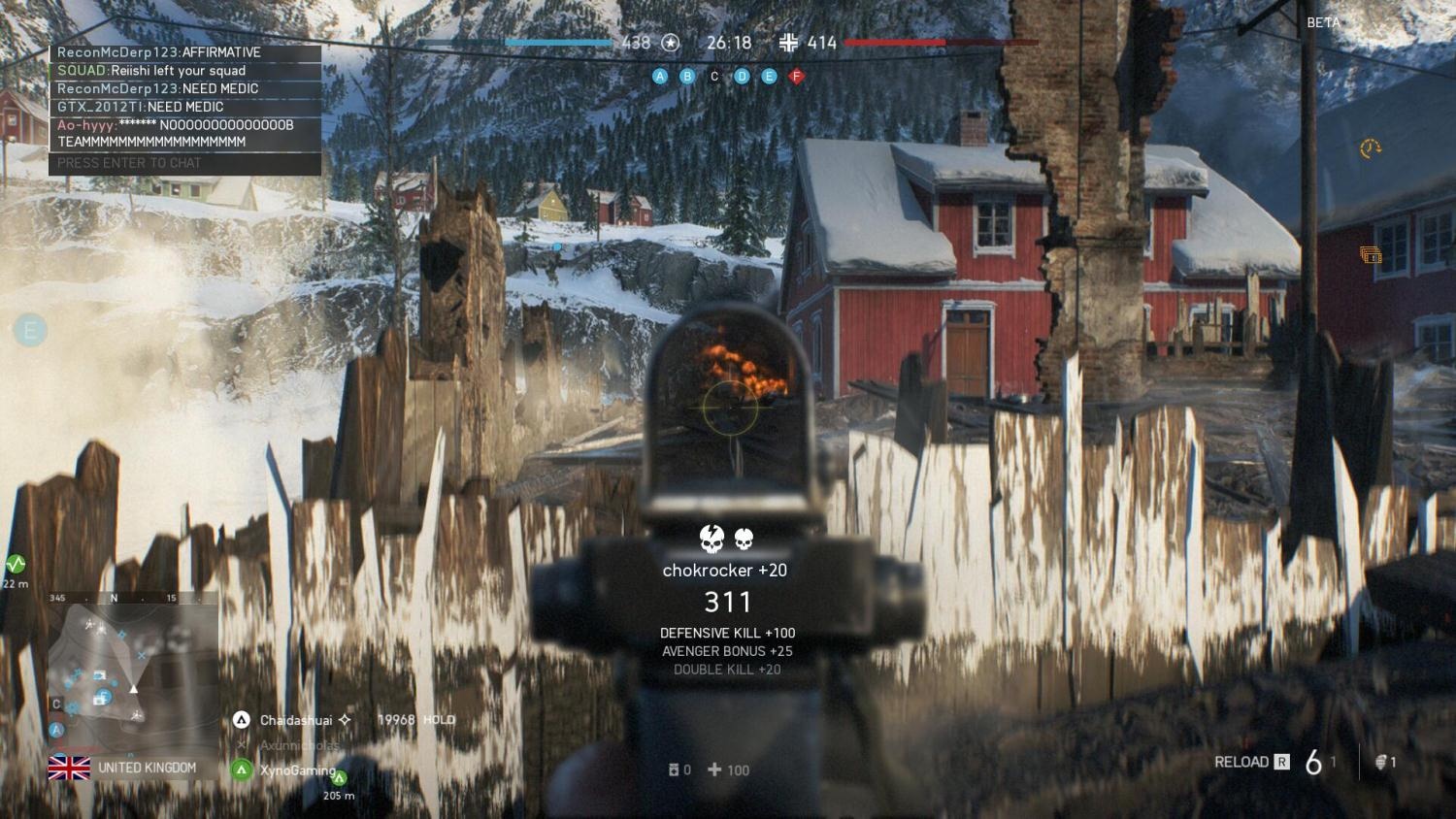Screen dimensions: 1456x819
Task: Click the chat box input field
Action: coord(184,163)
